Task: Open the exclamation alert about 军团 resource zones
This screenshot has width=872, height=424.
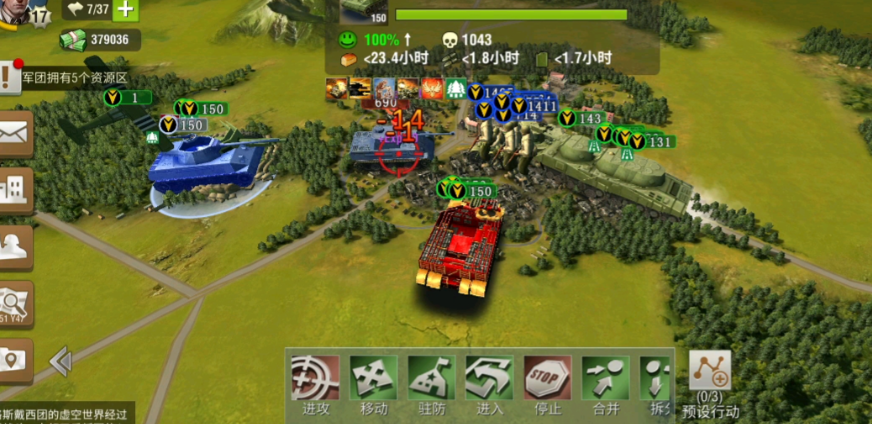Action: [x=10, y=76]
